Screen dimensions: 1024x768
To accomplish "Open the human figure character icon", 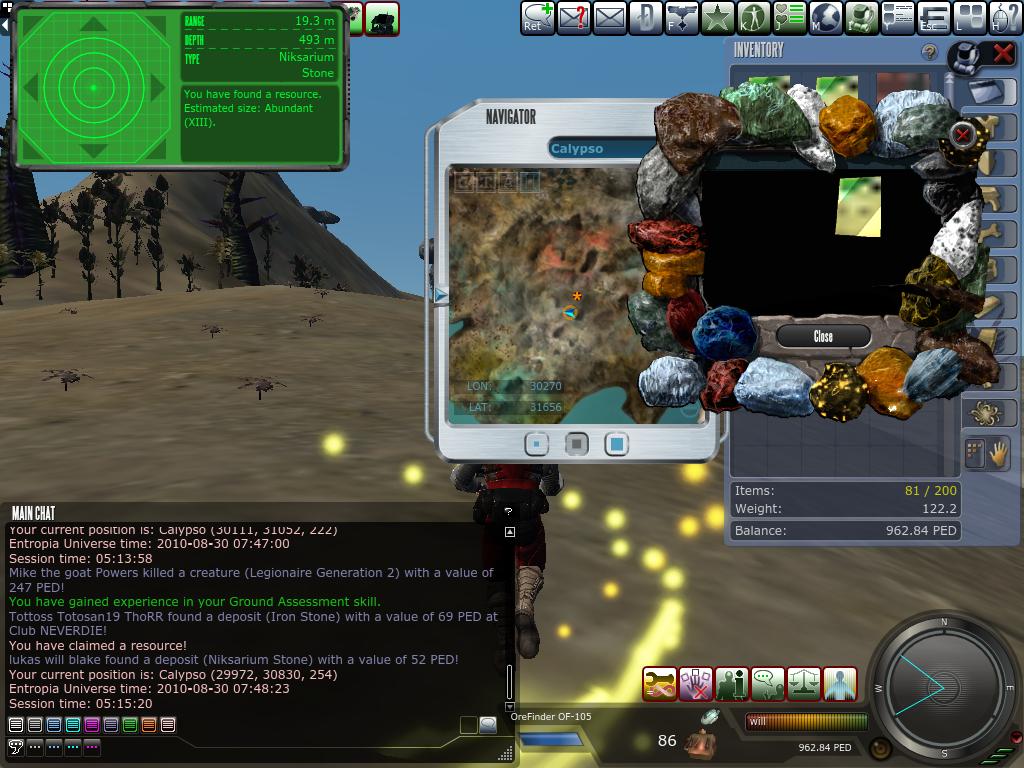I will tap(753, 17).
